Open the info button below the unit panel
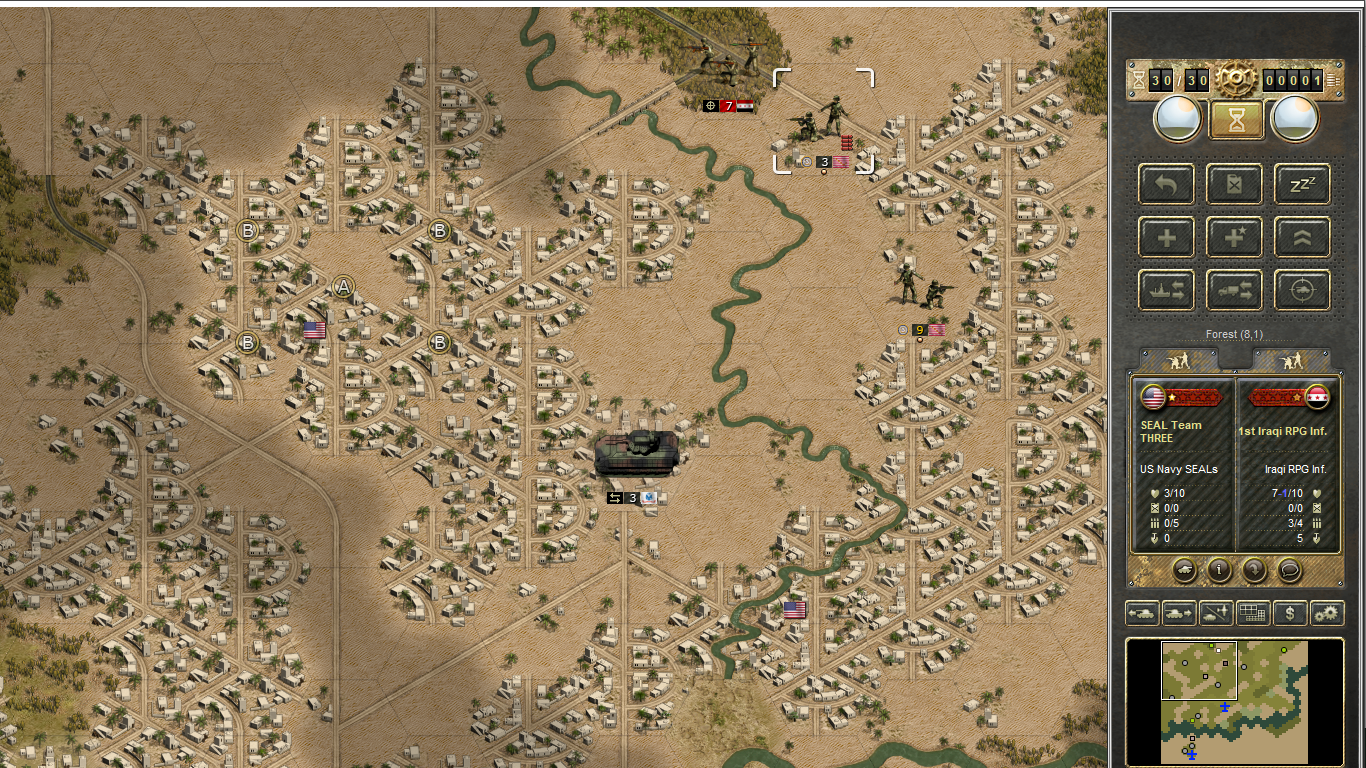 [1219, 570]
